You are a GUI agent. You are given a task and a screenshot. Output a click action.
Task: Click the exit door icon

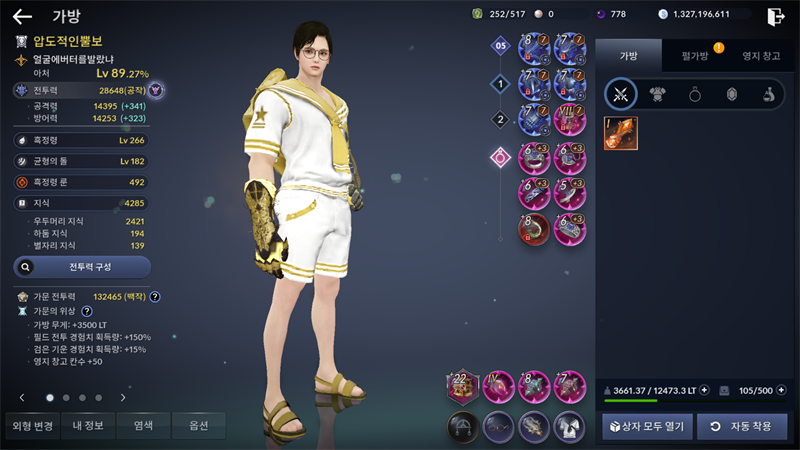(x=775, y=16)
